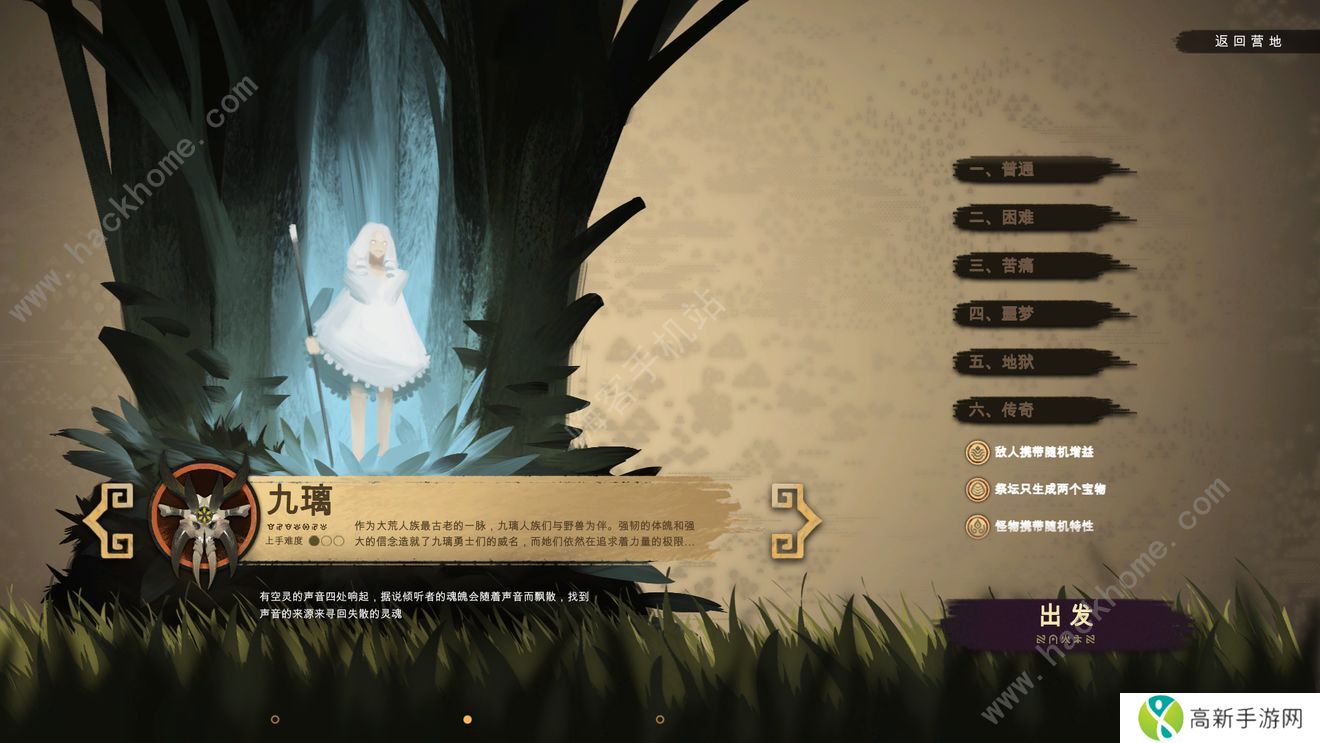The image size is (1320, 743).
Task: Select the 普通 normal difficulty
Action: 1040,170
